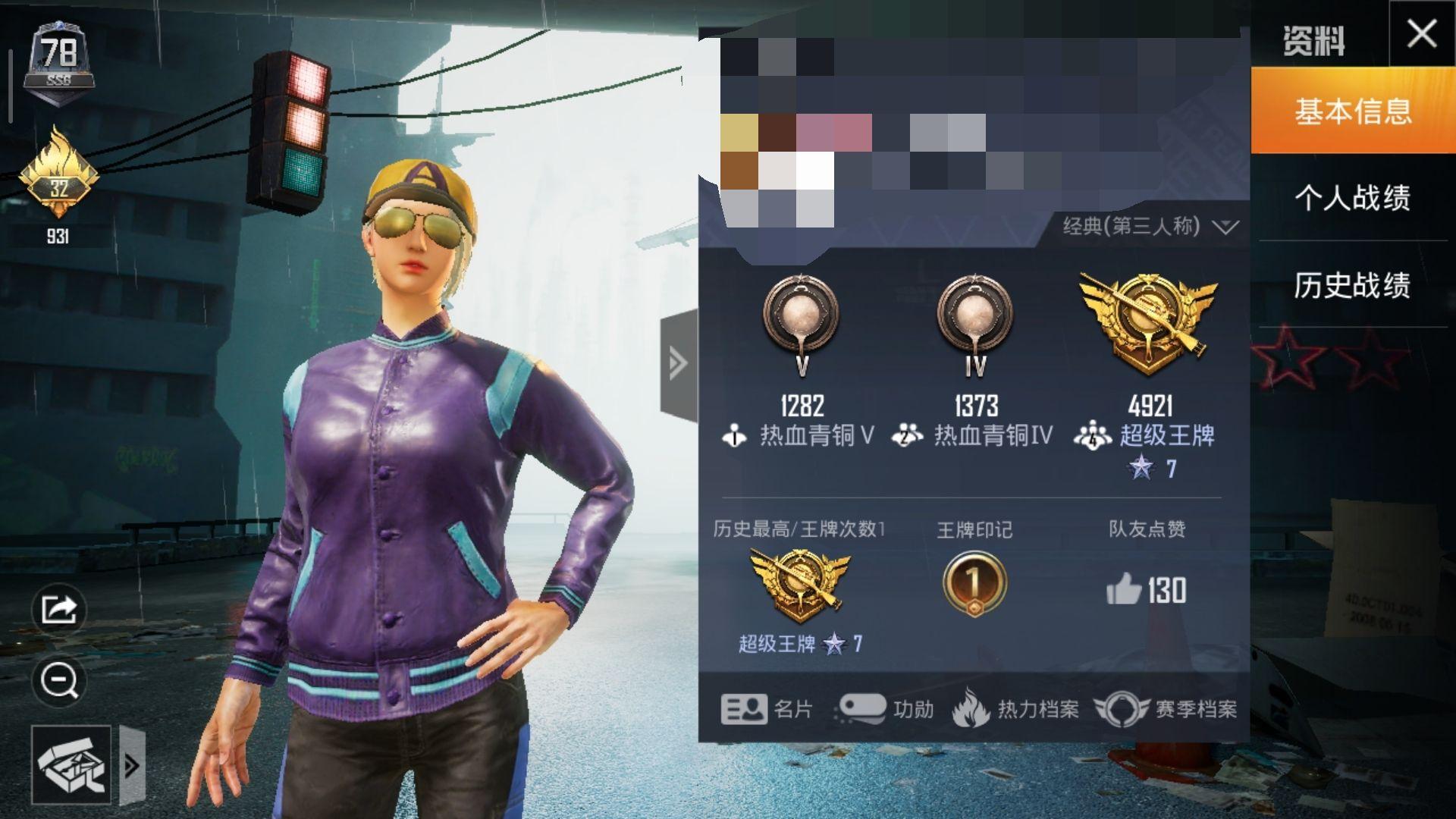
Task: Click the magnifier zoom-out icon
Action: coord(59,680)
